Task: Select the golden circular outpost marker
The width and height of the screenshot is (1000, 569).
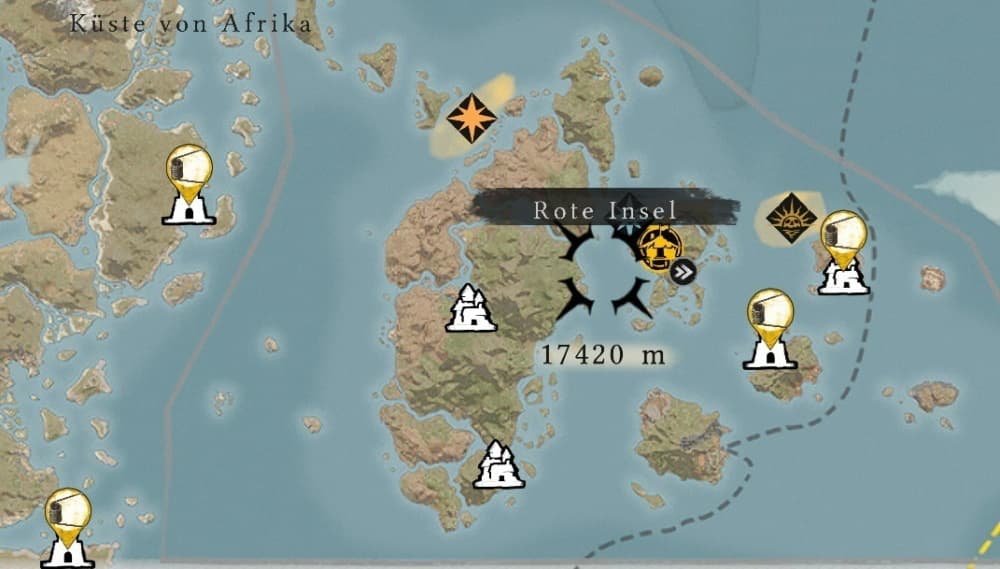Action: pos(660,246)
